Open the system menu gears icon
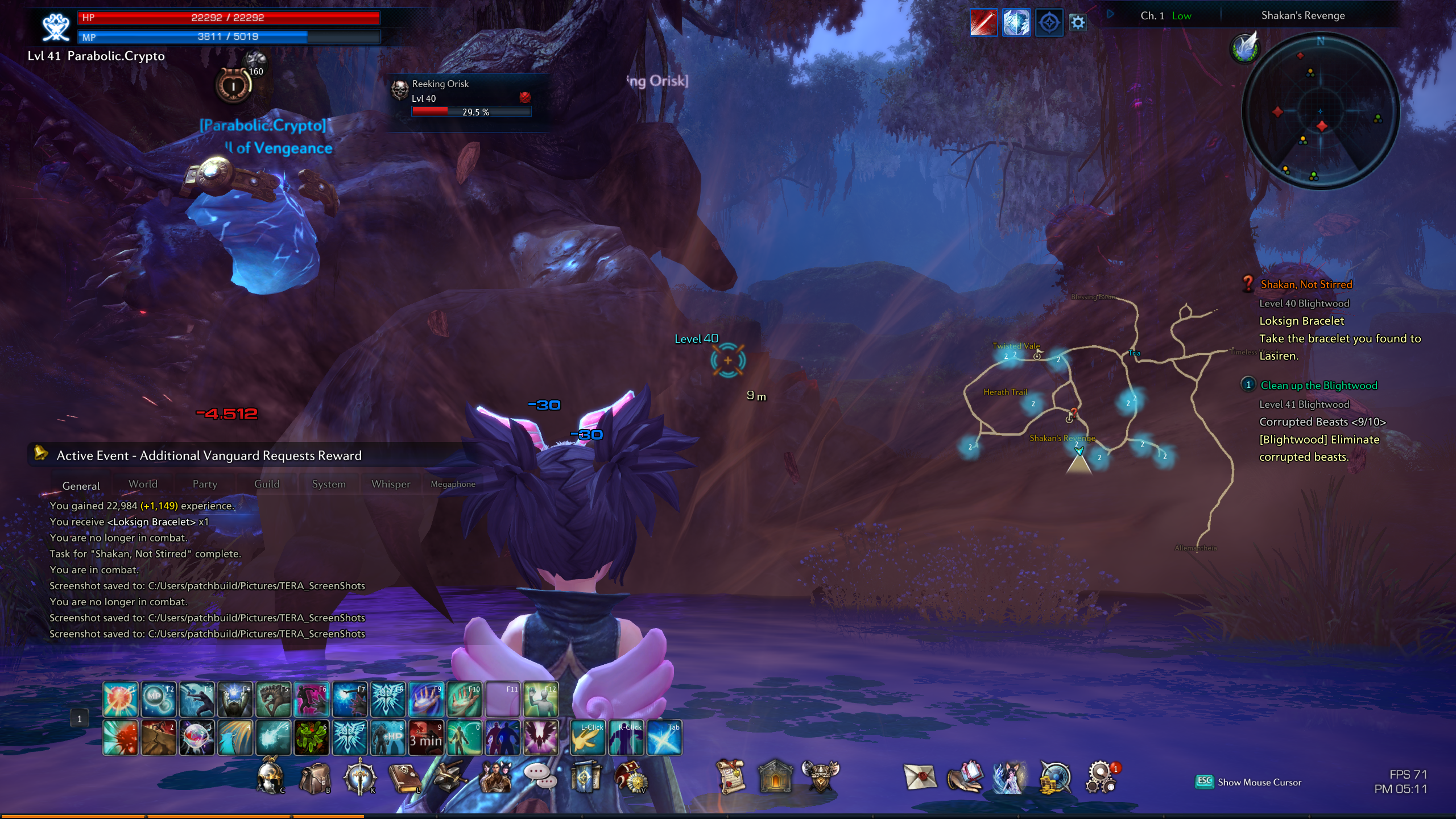 pyautogui.click(x=1101, y=777)
